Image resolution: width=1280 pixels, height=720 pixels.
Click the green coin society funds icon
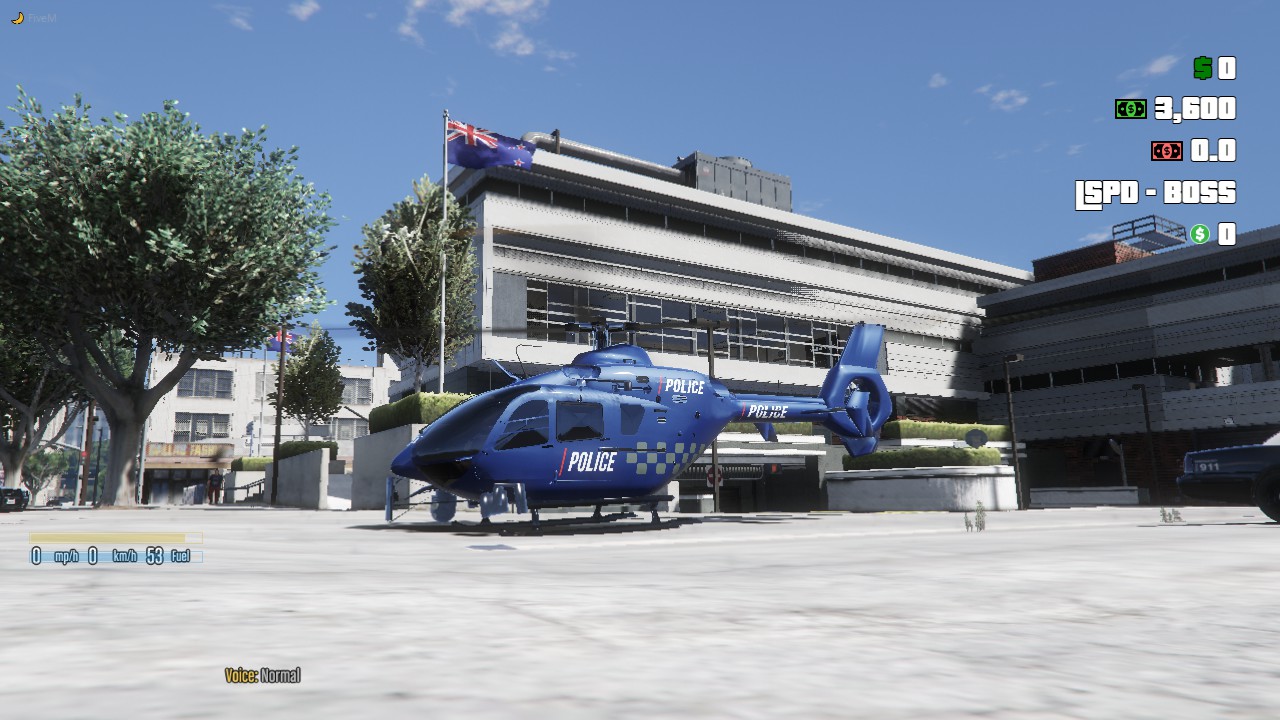[1200, 234]
